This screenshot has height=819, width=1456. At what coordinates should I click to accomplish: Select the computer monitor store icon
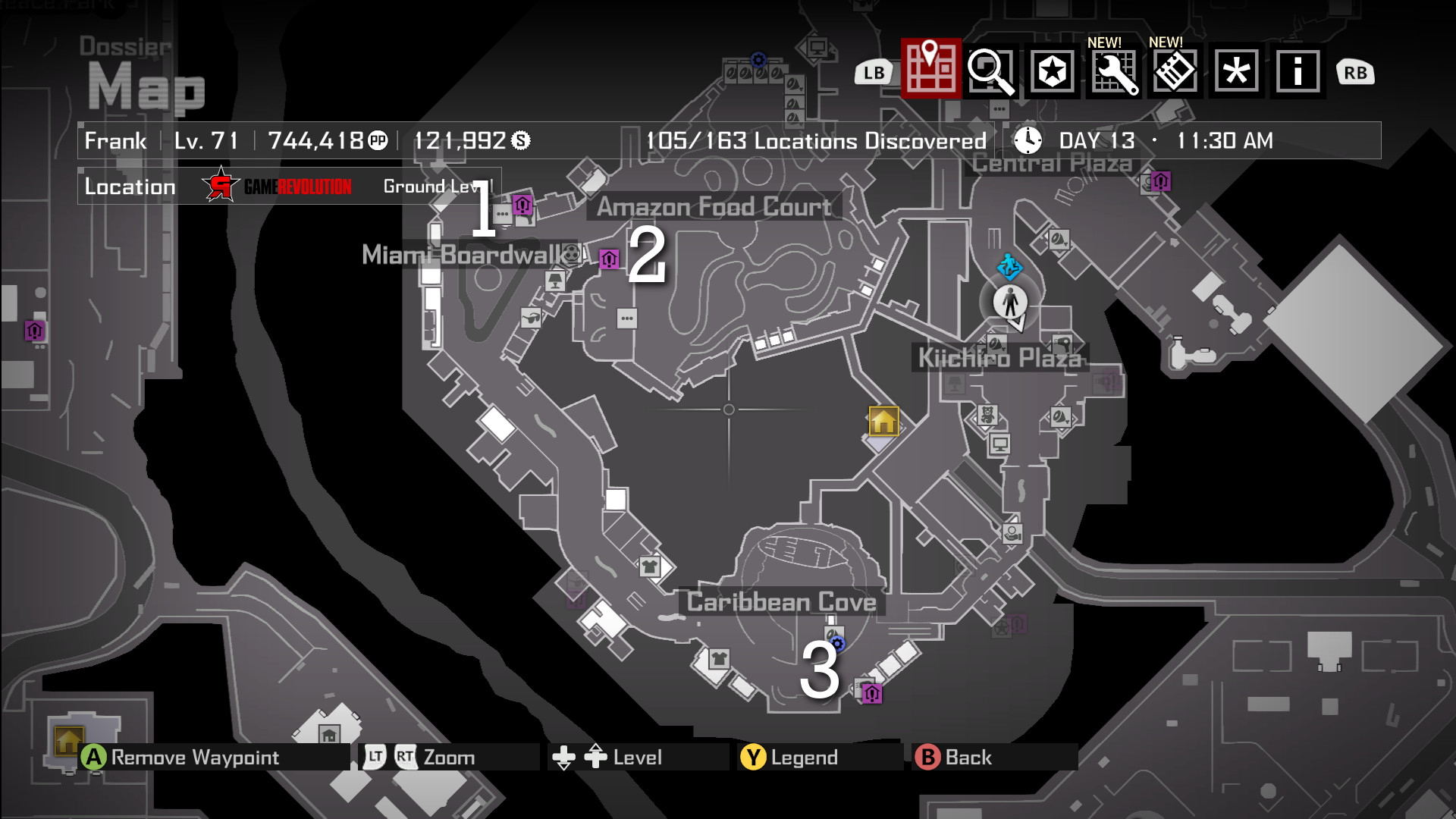[x=1001, y=444]
